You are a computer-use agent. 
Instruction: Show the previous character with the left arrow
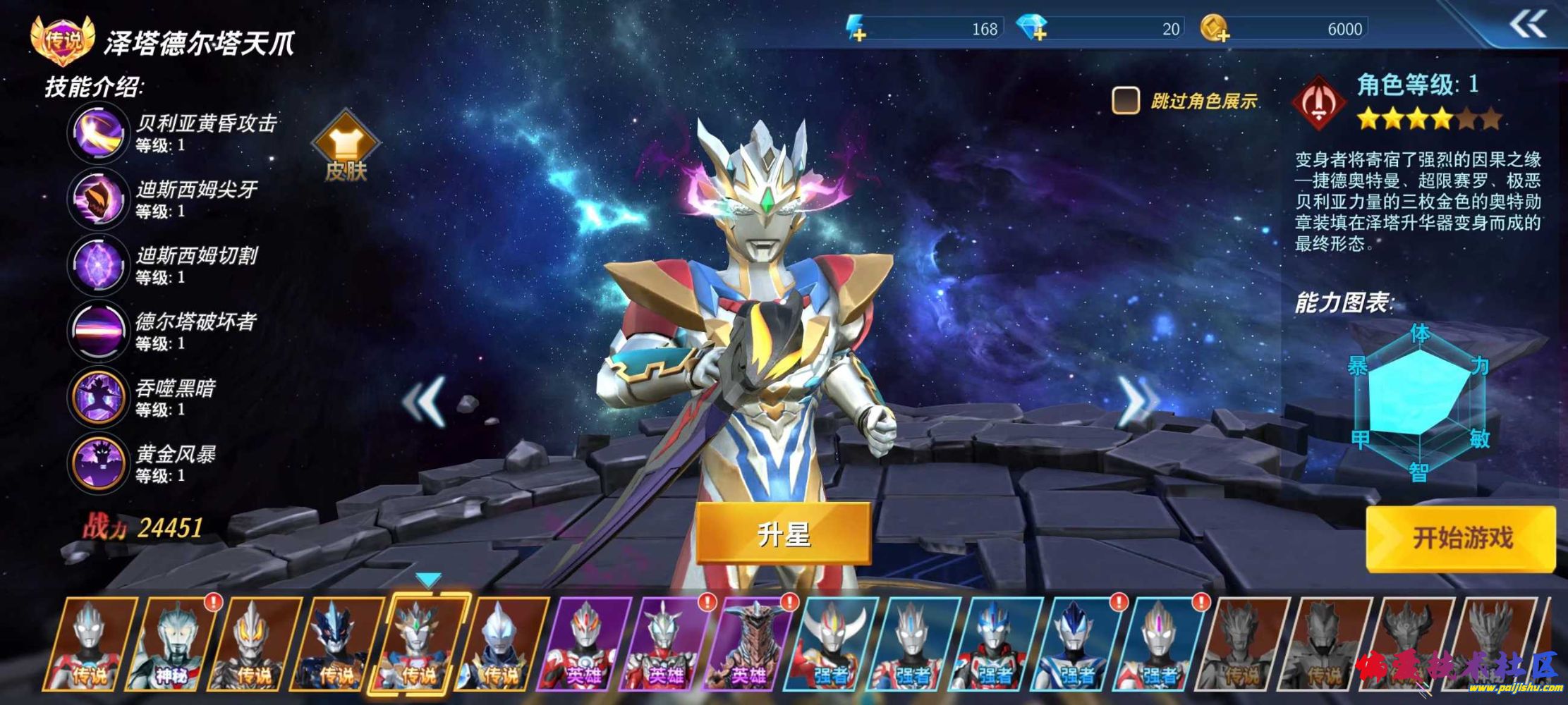click(x=425, y=400)
